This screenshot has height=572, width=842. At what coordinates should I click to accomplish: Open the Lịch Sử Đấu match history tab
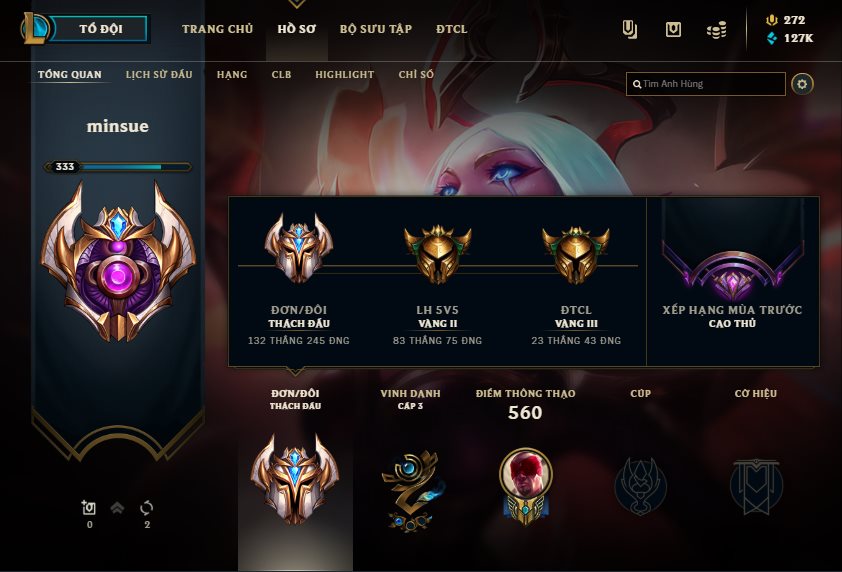pos(159,75)
